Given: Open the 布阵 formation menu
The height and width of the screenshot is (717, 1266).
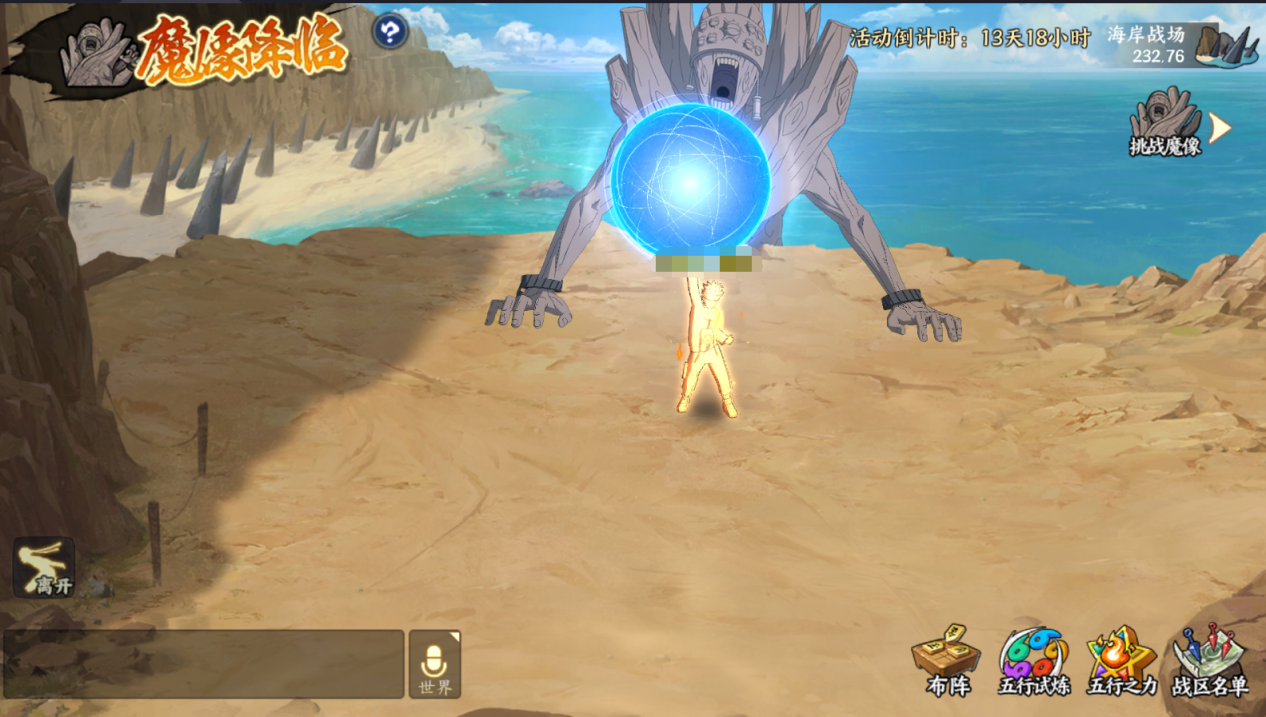Looking at the screenshot, I should [945, 660].
